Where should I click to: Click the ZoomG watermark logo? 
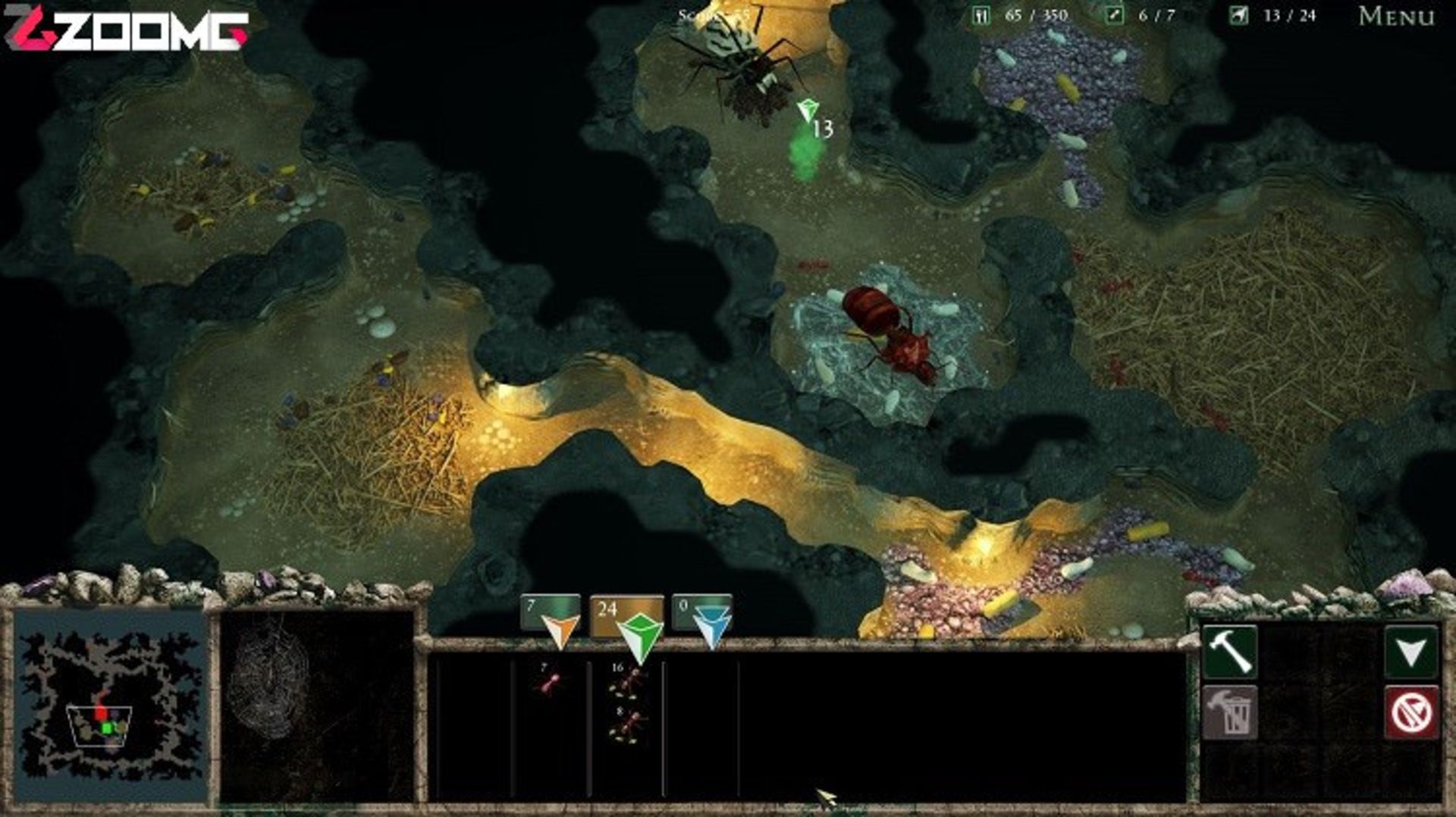click(x=126, y=30)
